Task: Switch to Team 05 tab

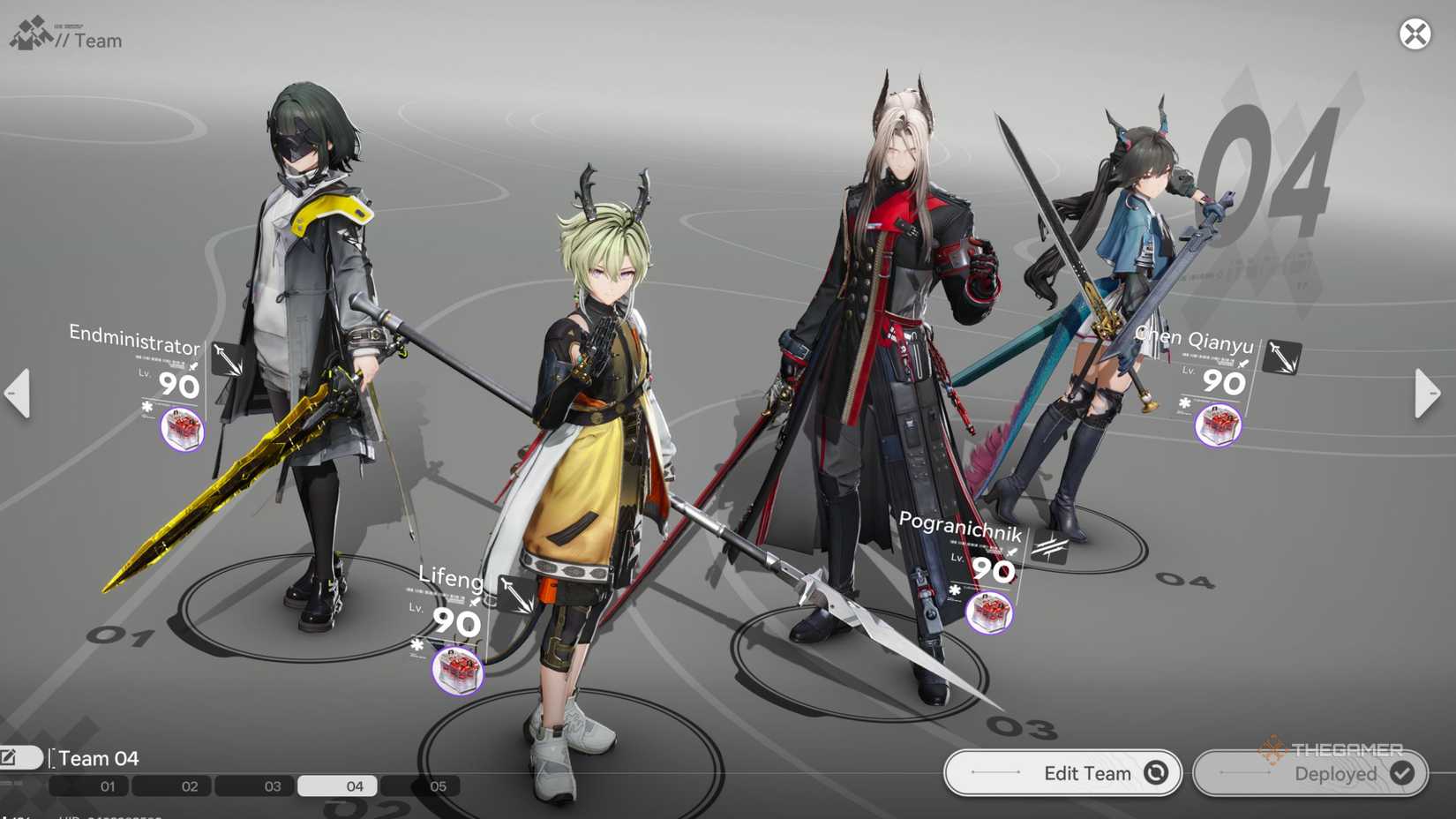Action: (421, 785)
